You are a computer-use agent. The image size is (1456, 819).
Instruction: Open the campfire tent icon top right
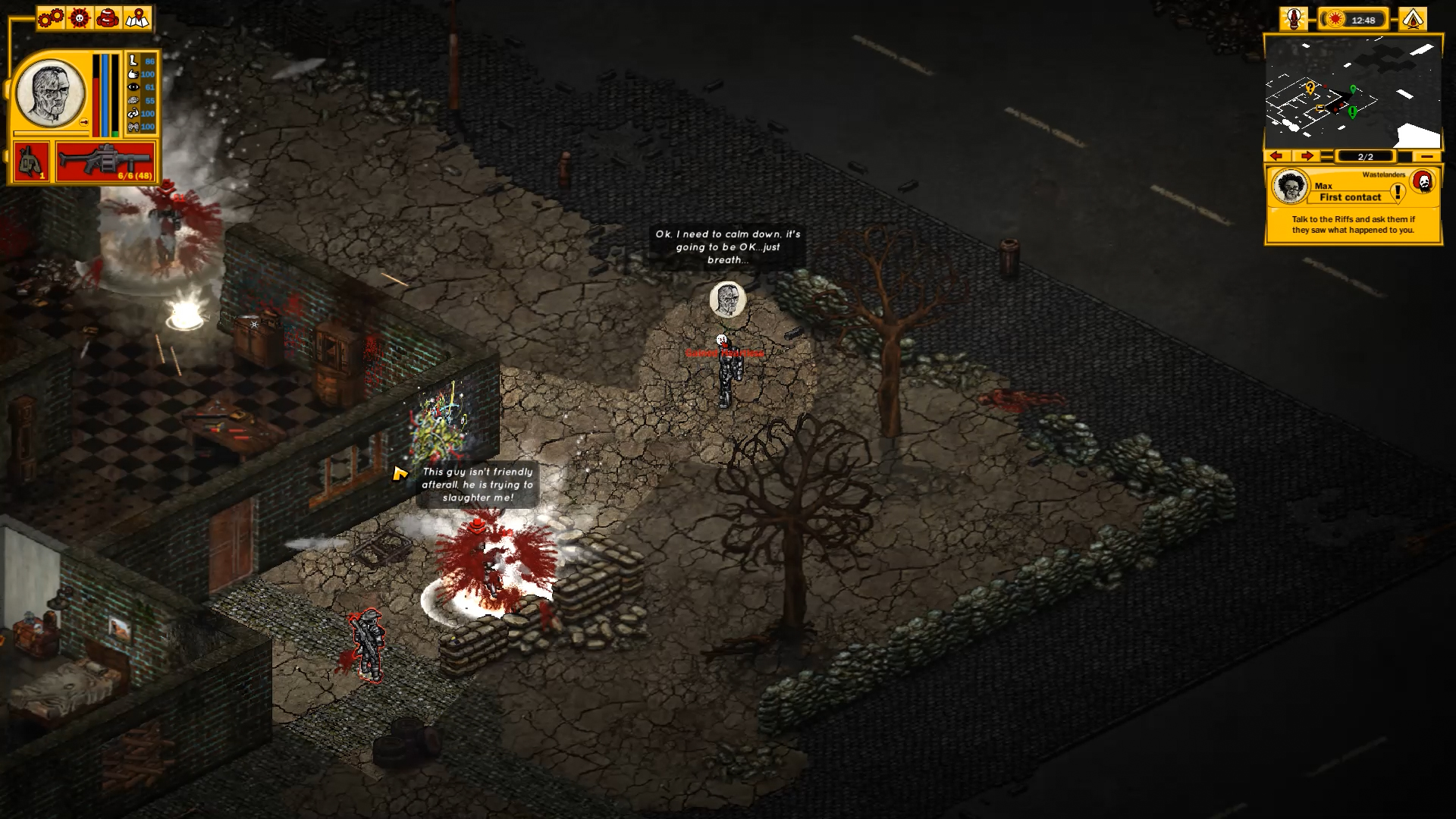1413,17
